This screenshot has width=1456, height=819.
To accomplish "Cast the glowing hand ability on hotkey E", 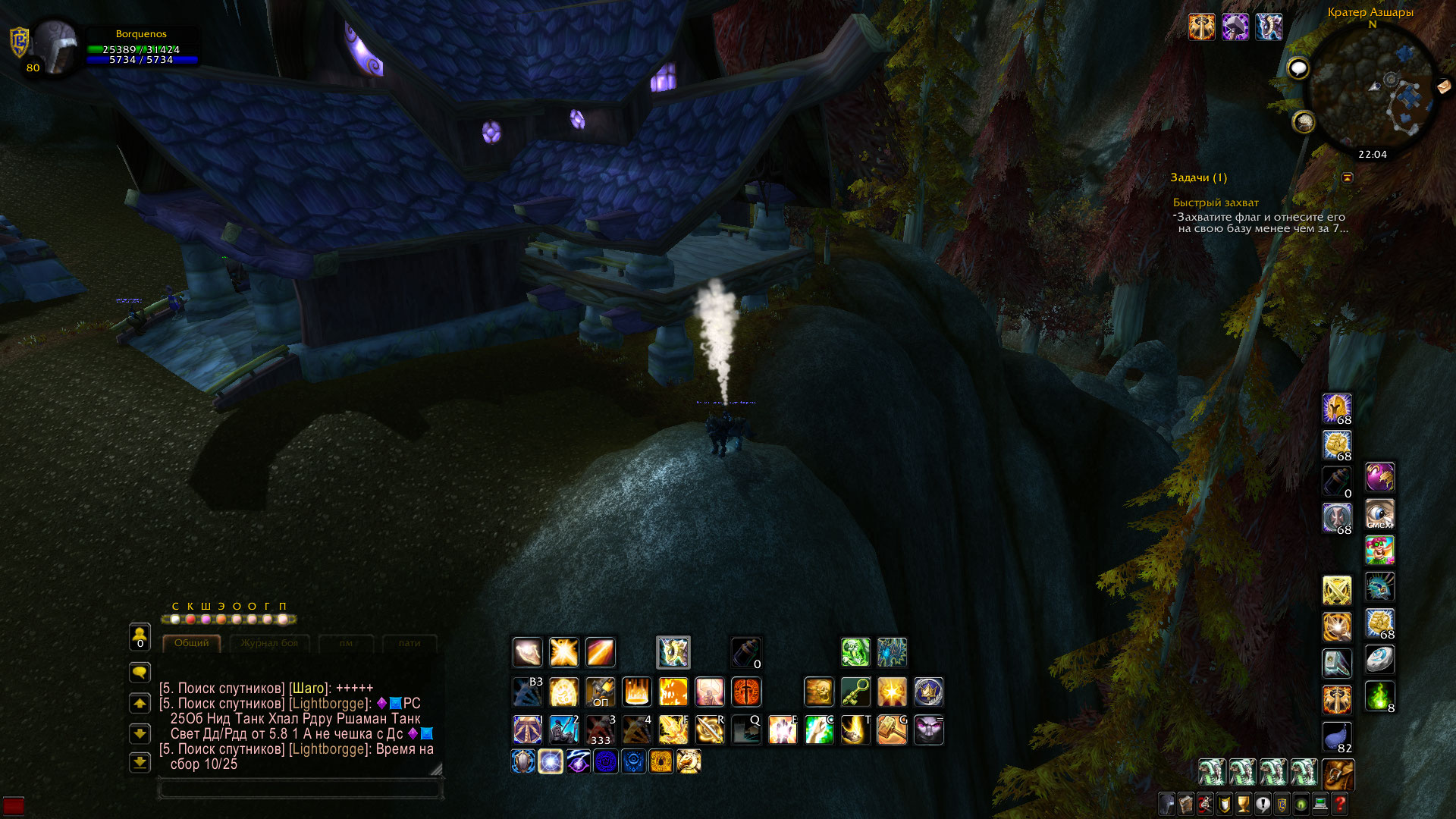I will coord(783,730).
